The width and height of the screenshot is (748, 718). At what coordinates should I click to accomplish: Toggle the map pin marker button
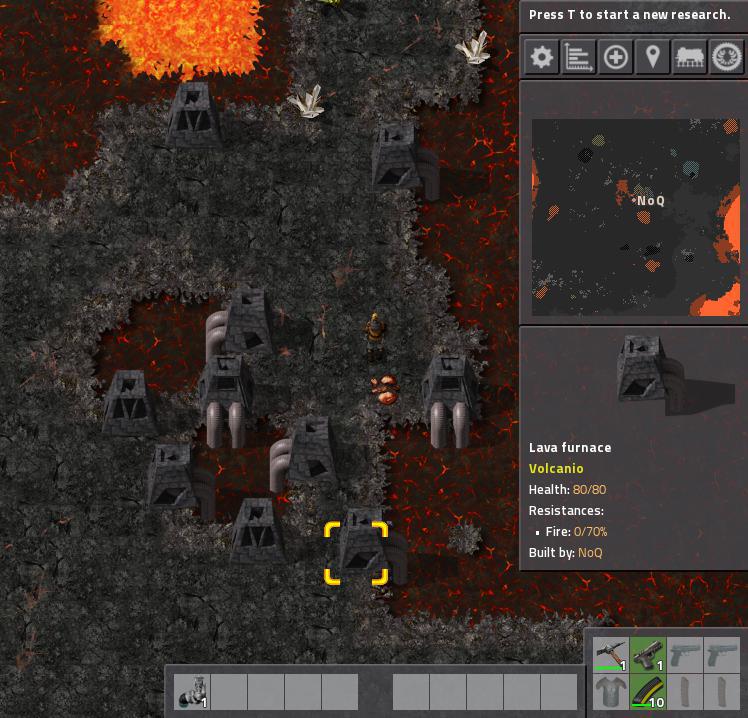652,57
